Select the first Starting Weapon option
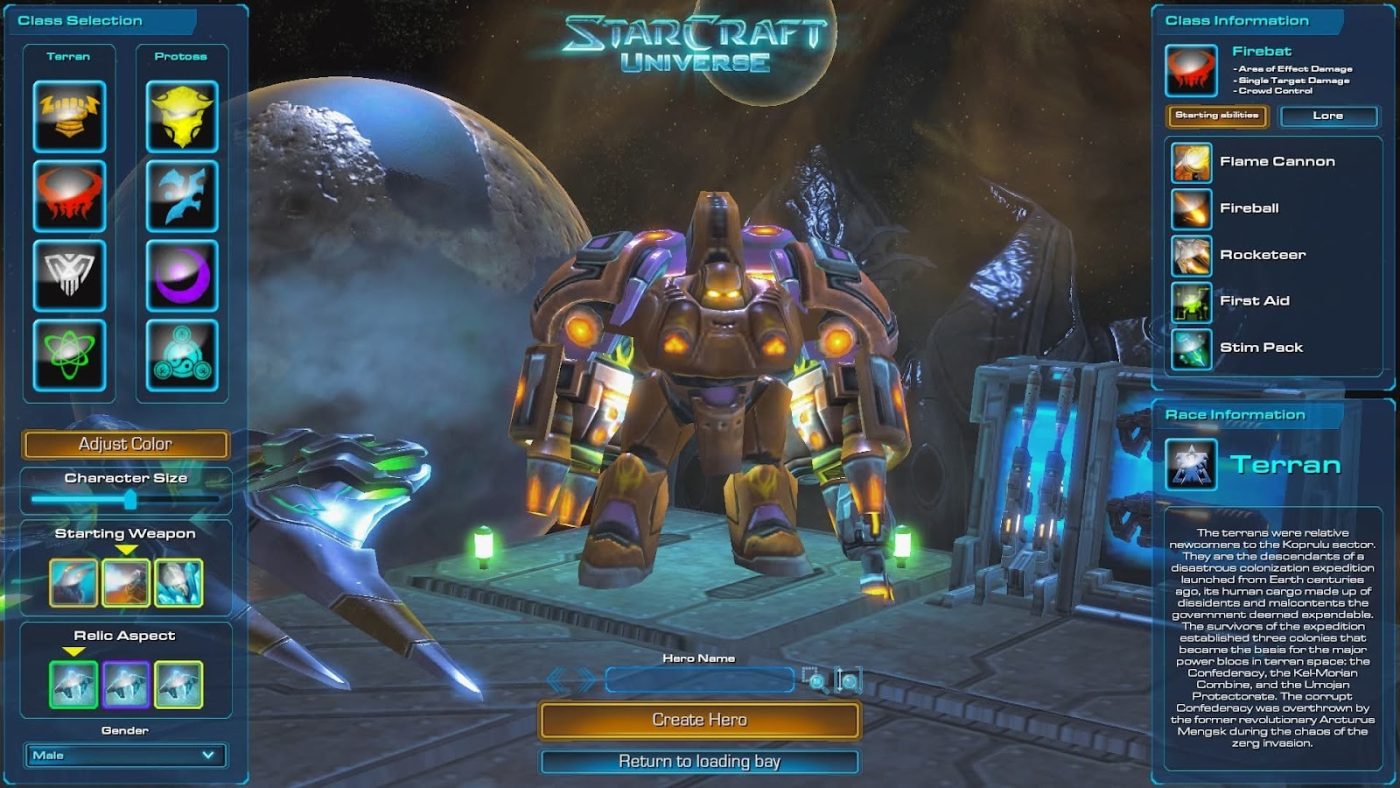The image size is (1400, 788). click(71, 583)
